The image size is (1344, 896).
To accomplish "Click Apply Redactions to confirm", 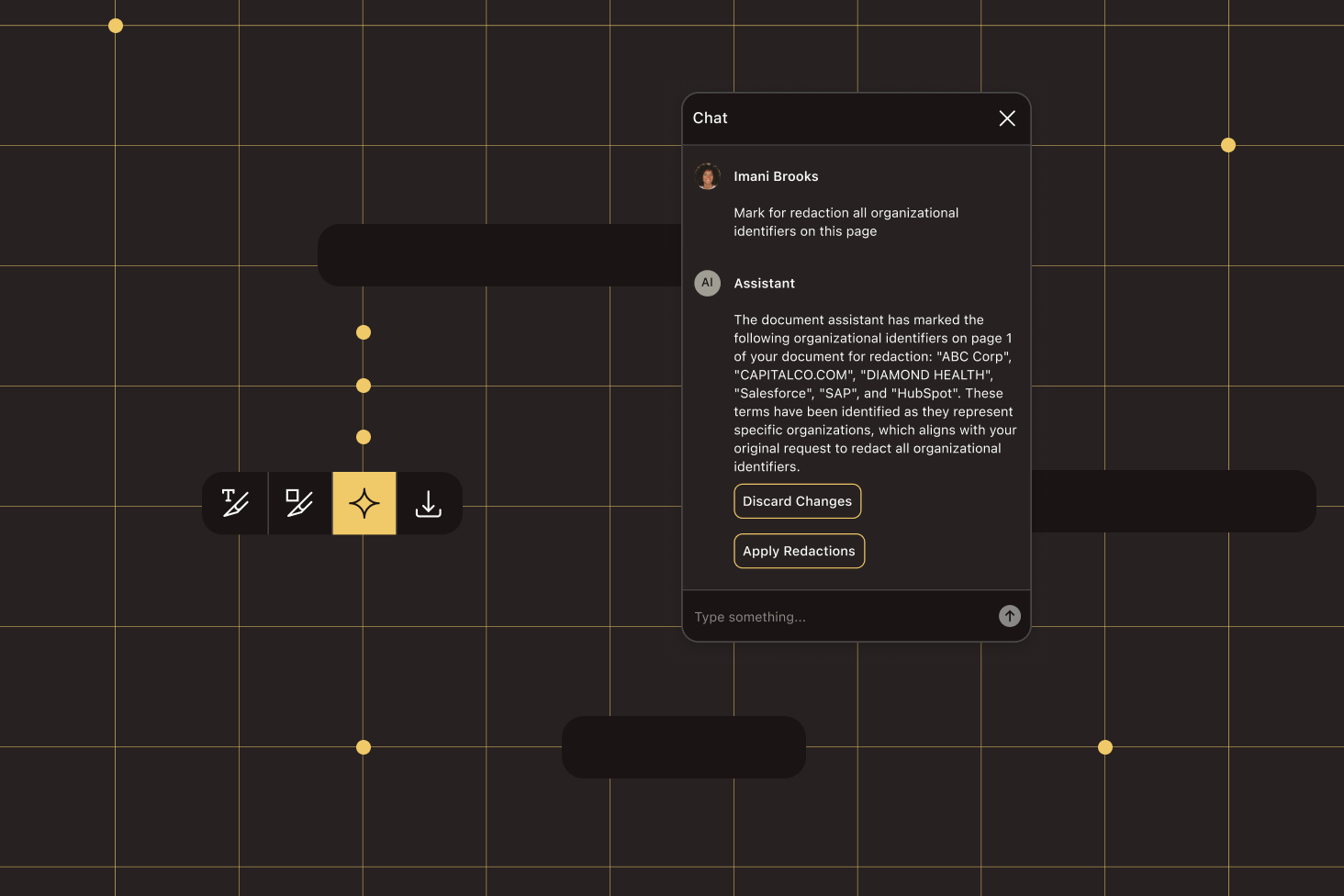I will pyautogui.click(x=799, y=550).
